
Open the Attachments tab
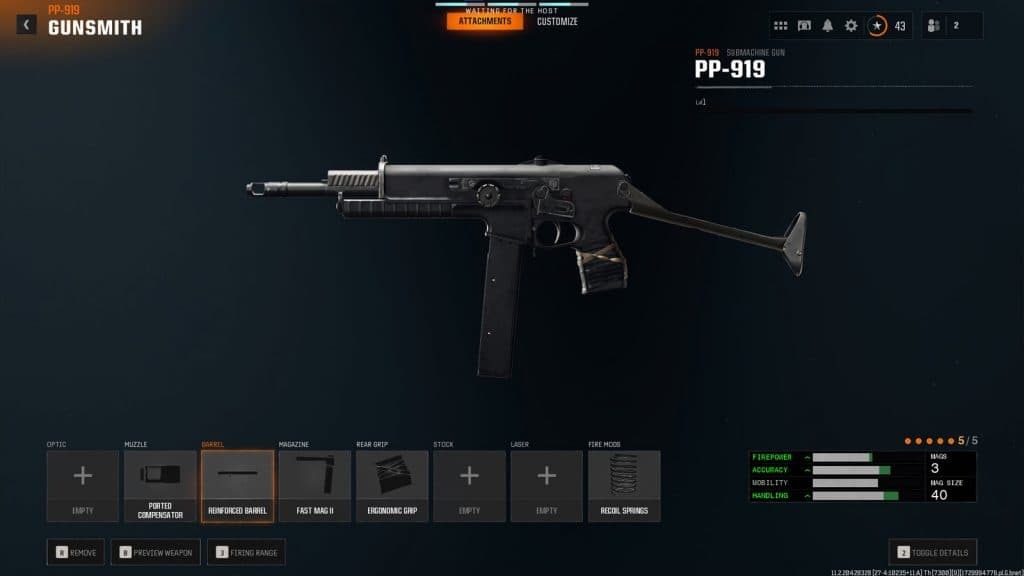(x=485, y=21)
